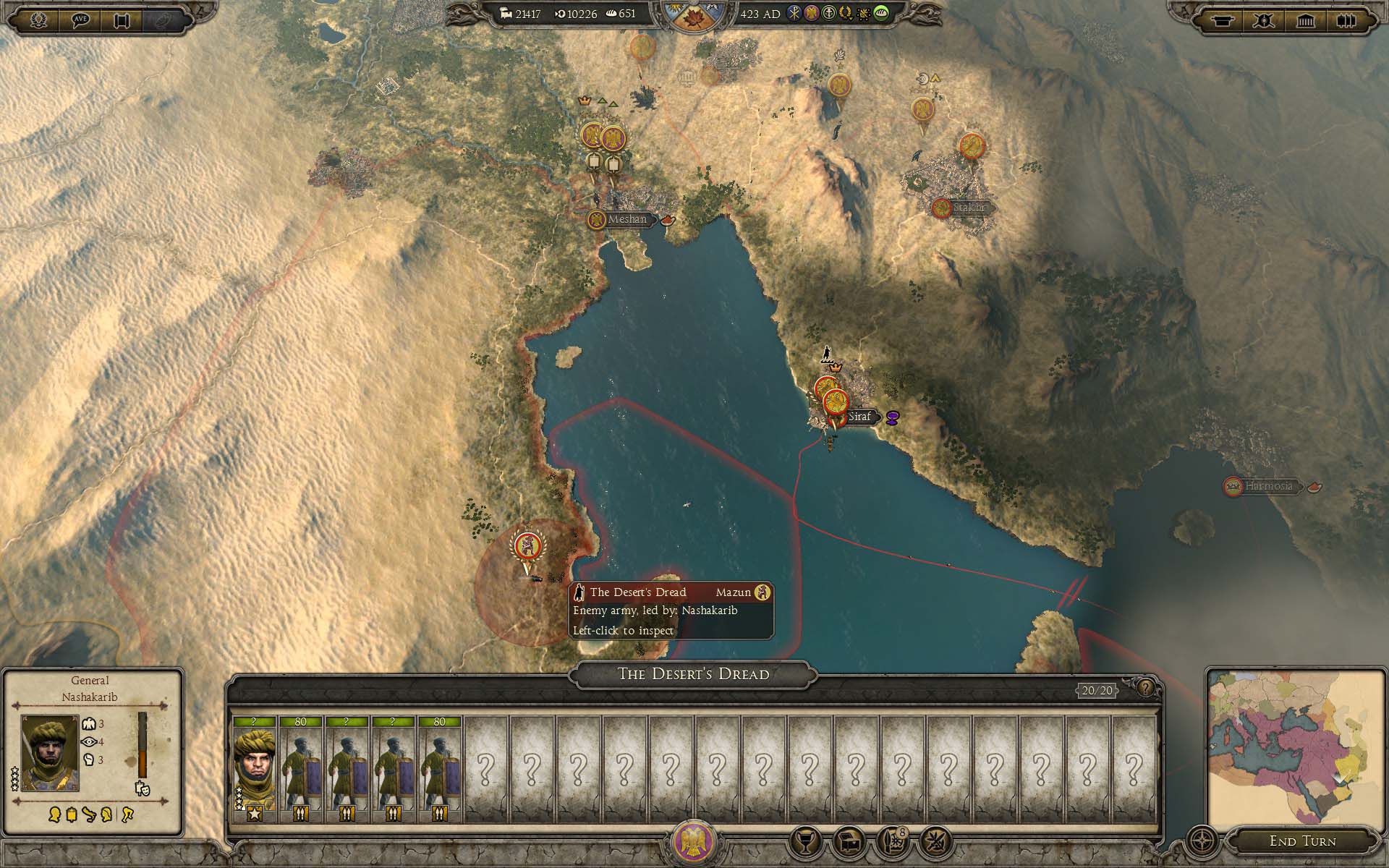Open the columned building button top-right

tap(1305, 20)
